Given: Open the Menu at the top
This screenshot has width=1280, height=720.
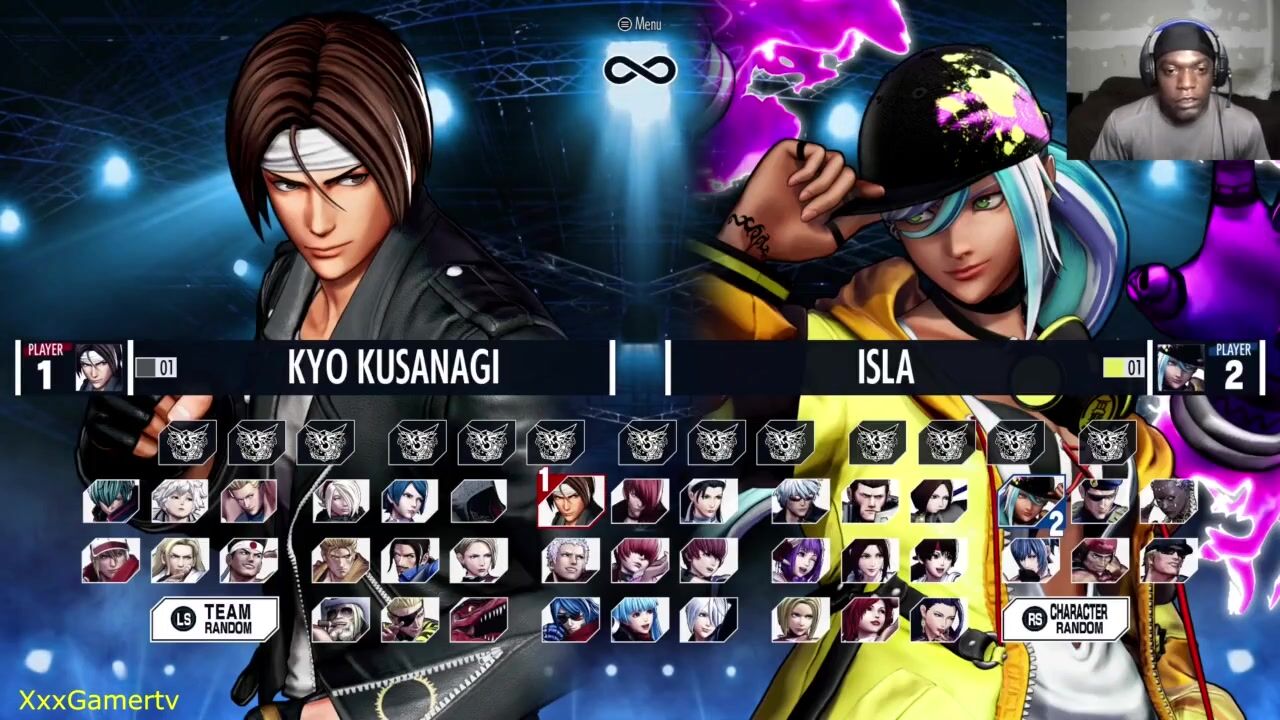Looking at the screenshot, I should pyautogui.click(x=640, y=24).
